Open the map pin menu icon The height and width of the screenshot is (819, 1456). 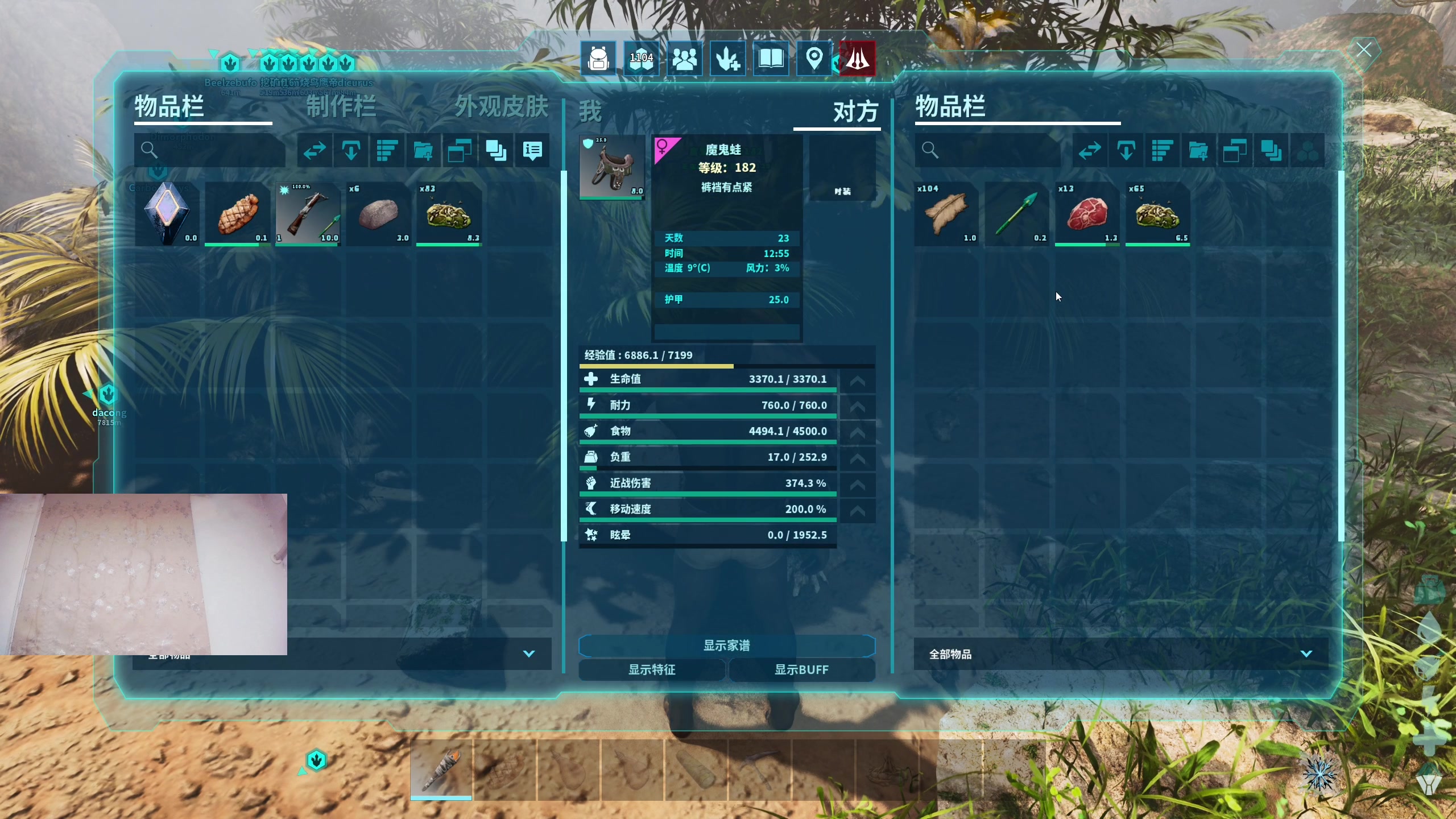pos(814,59)
